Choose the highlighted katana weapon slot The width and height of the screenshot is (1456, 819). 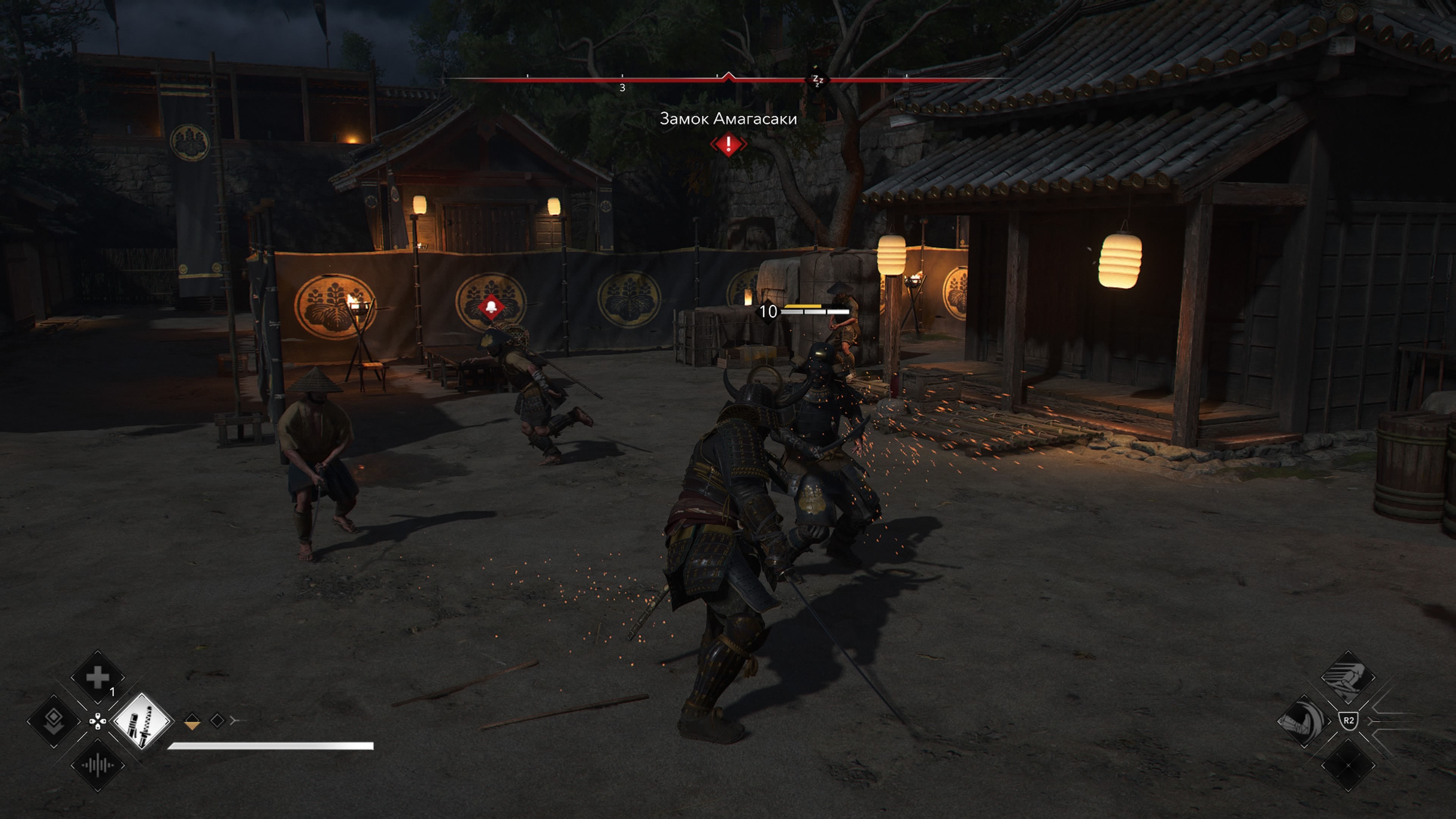click(x=141, y=721)
